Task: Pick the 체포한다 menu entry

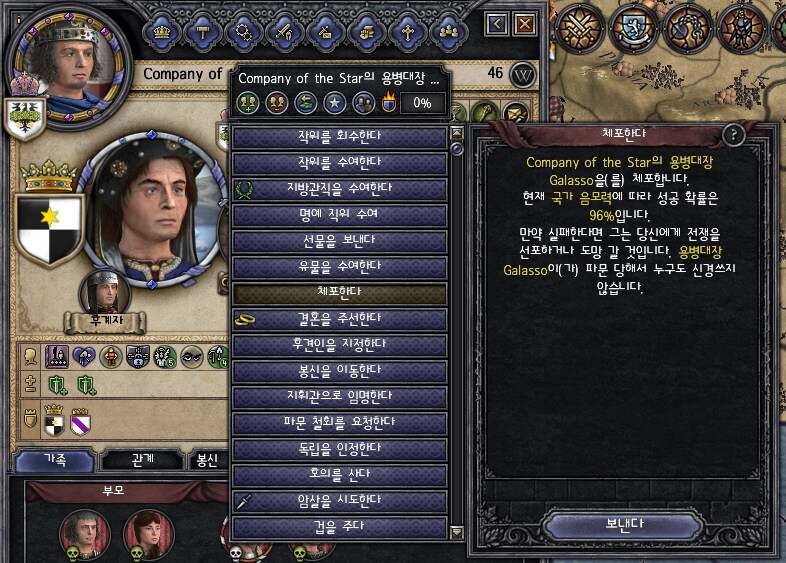Action: click(x=340, y=293)
